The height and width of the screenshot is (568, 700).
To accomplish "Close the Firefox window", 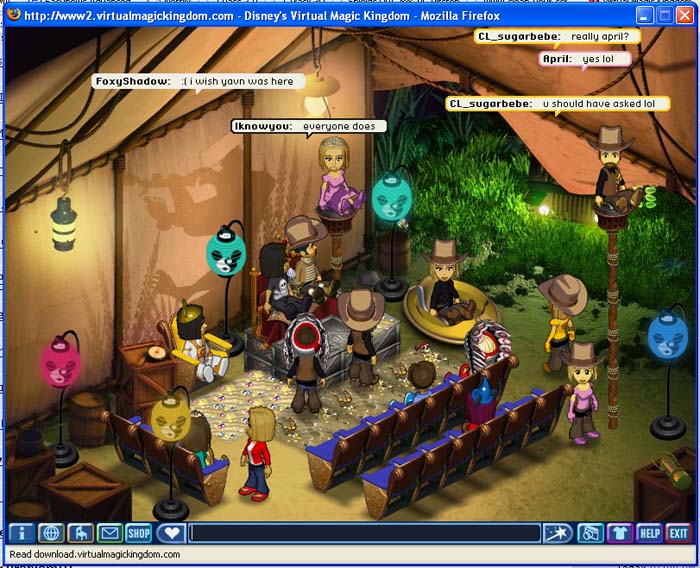I will pos(684,16).
